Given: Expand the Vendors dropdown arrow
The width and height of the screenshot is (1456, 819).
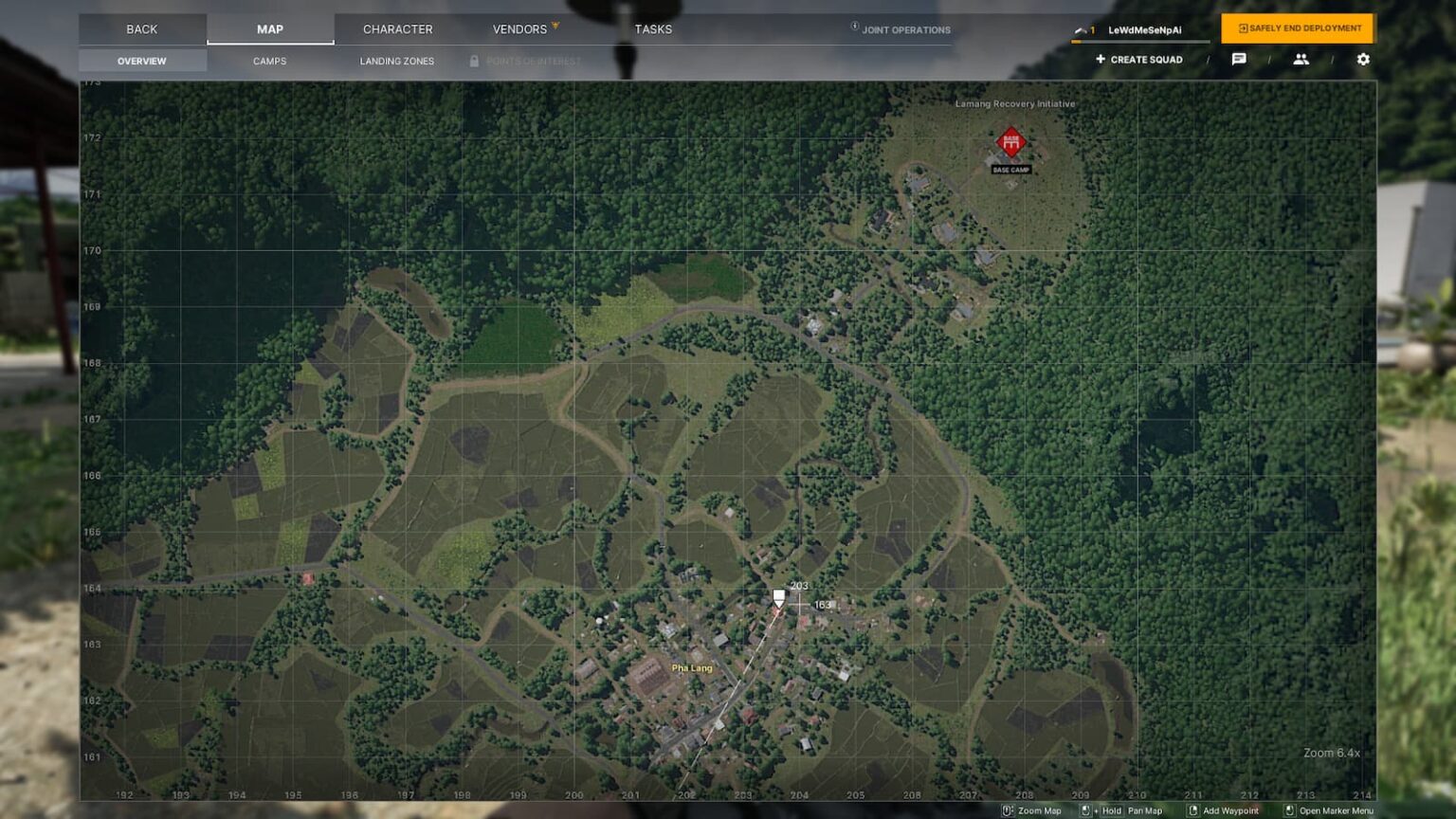Looking at the screenshot, I should pyautogui.click(x=555, y=26).
